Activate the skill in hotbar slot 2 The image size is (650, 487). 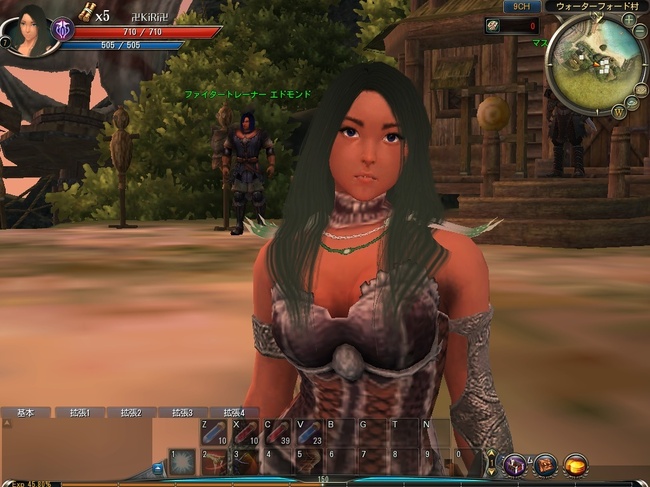[214, 461]
